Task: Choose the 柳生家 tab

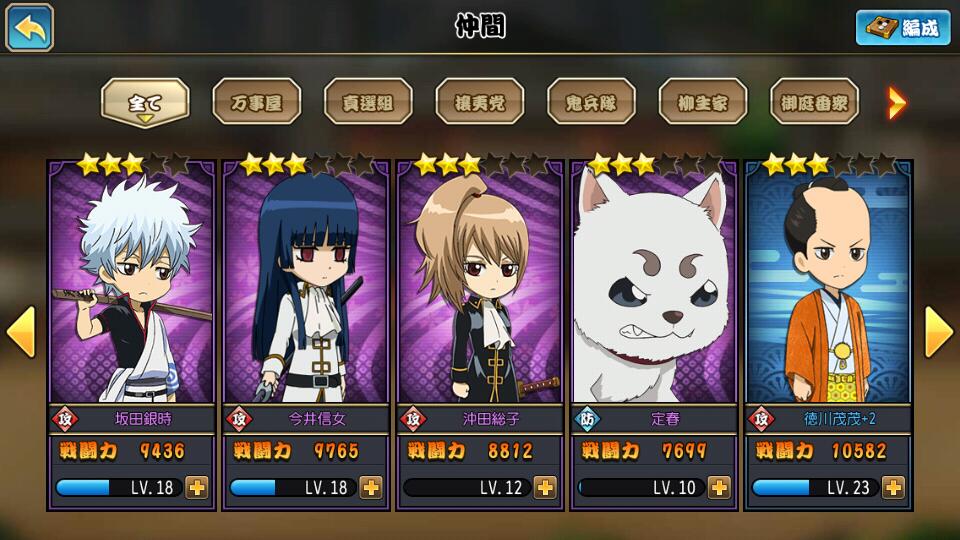Action: click(x=702, y=102)
